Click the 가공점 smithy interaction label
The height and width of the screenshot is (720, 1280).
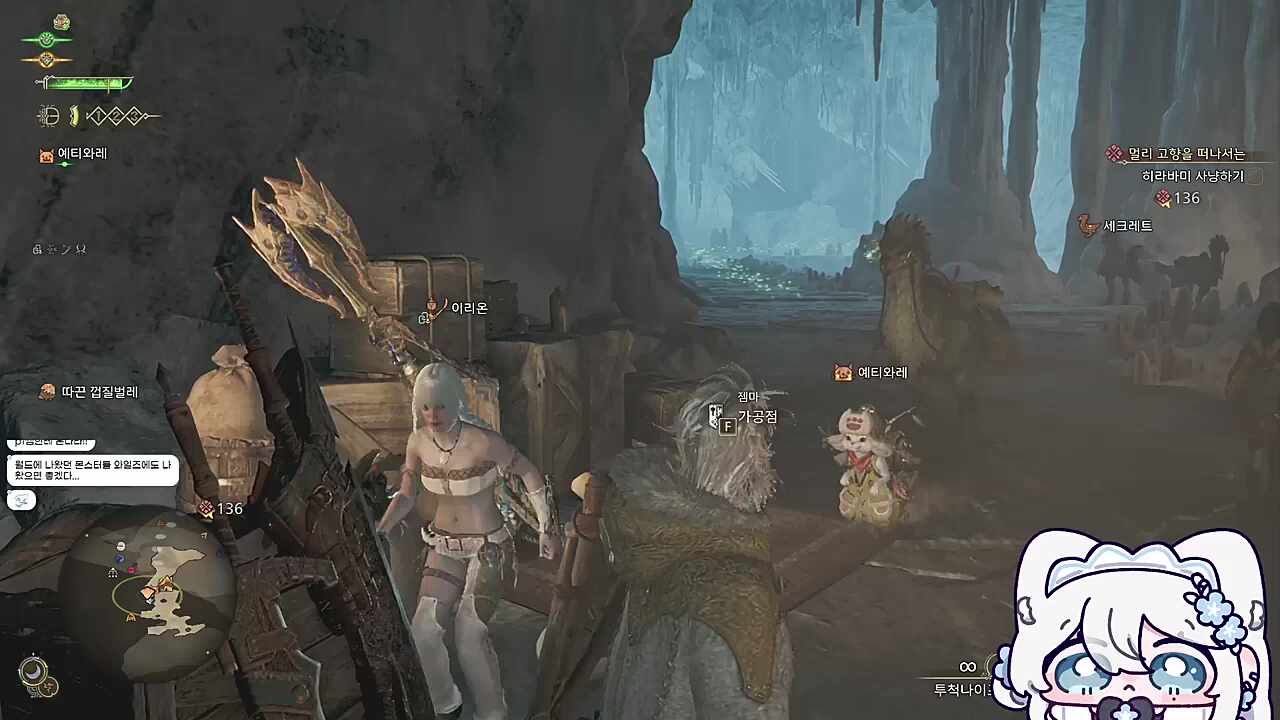point(757,417)
